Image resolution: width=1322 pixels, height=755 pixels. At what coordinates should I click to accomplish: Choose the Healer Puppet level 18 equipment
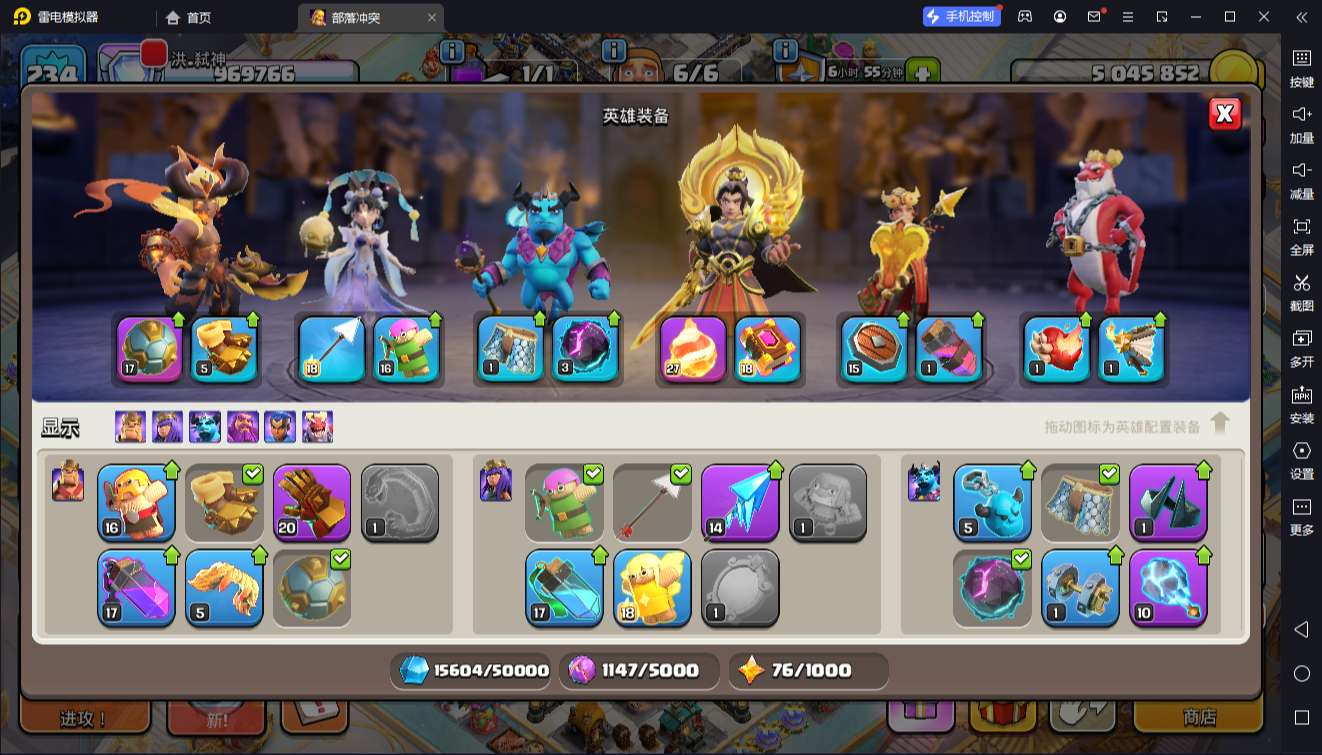652,587
